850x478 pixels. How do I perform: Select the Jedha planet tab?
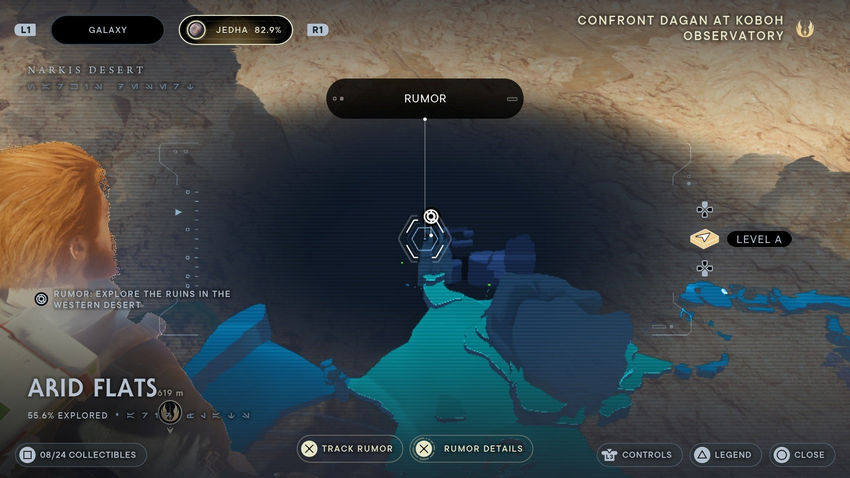click(x=236, y=30)
